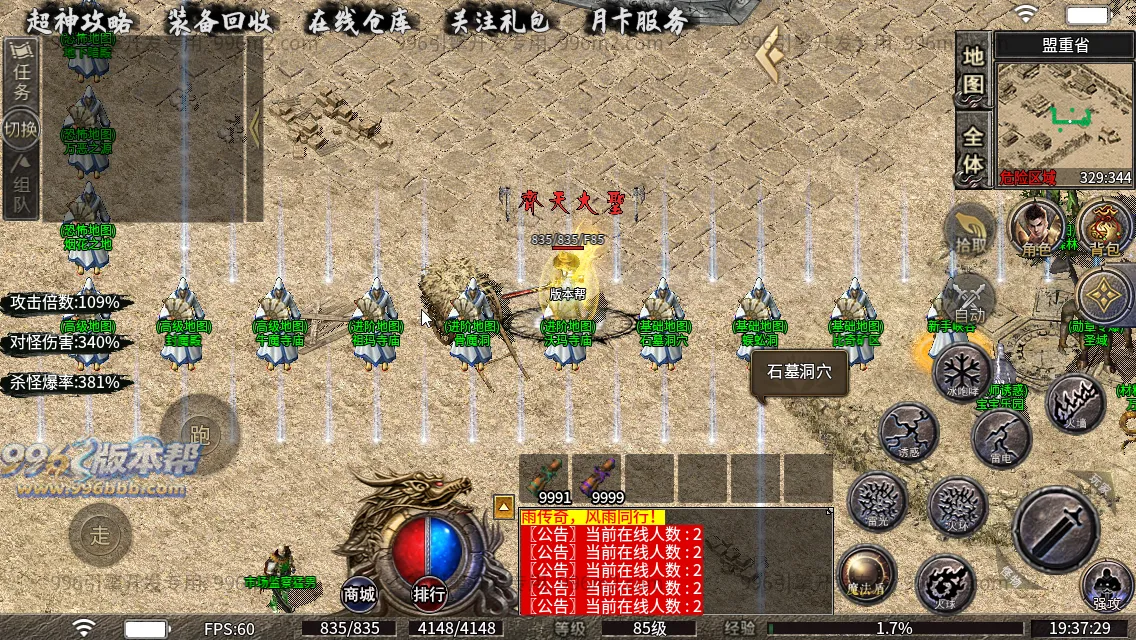
Task: Open the 超神攻略 guide menu
Action: pyautogui.click(x=79, y=20)
